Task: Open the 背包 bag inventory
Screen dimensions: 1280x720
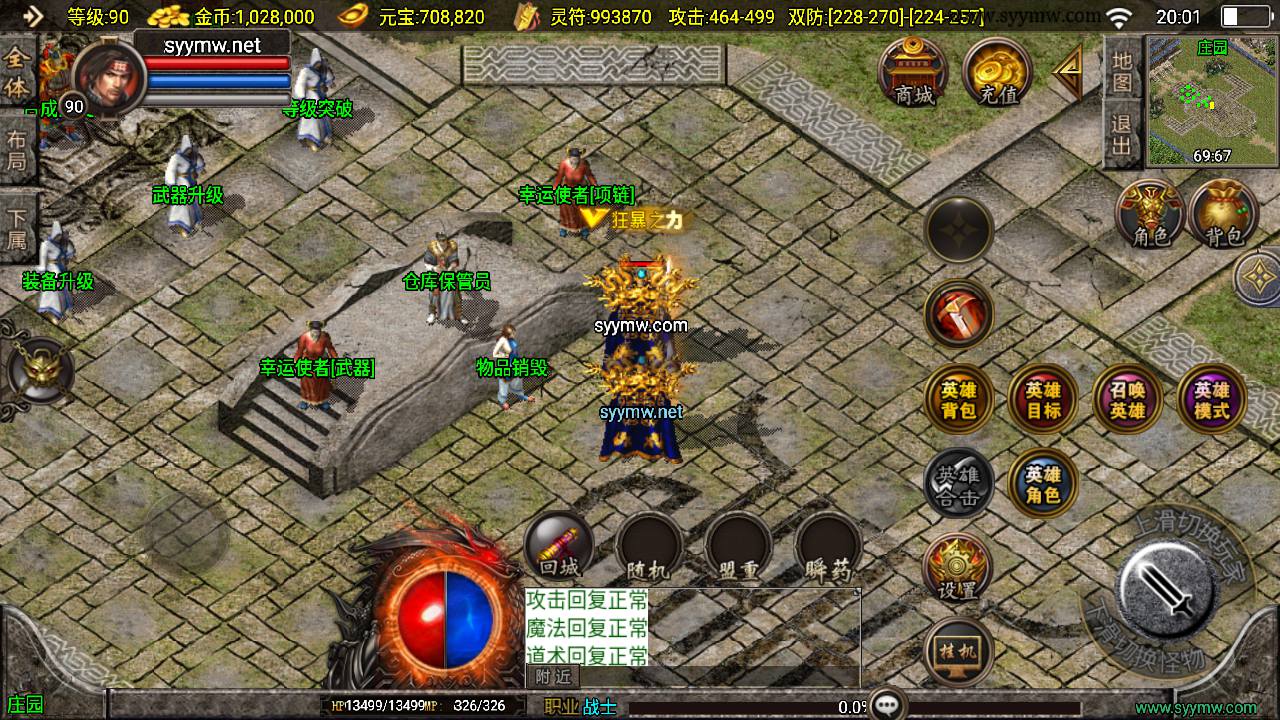Action: [x=1224, y=213]
